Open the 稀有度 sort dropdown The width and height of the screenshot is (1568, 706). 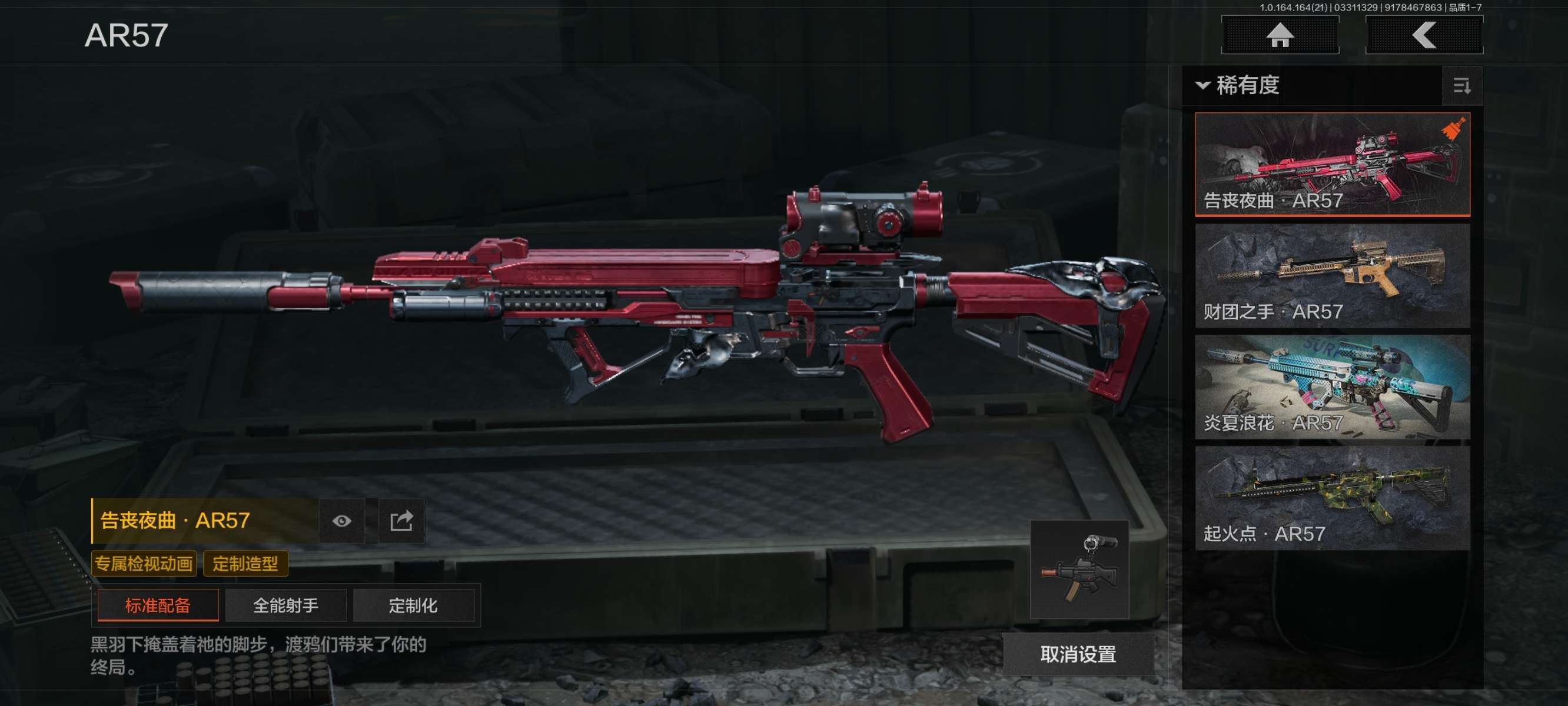(1238, 85)
